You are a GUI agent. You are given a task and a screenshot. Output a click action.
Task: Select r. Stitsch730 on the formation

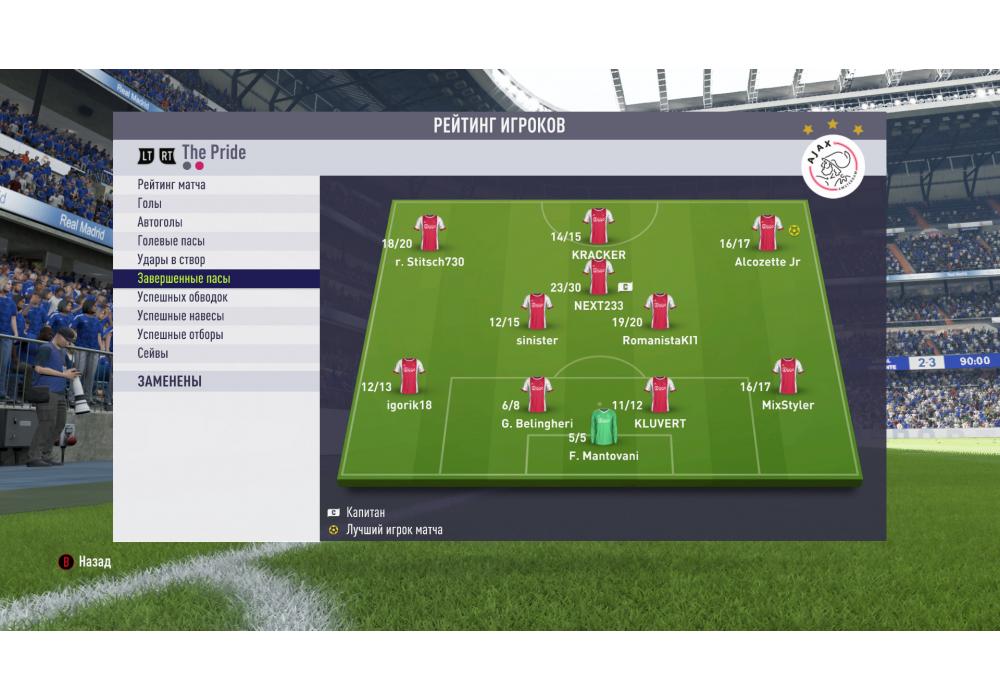(x=430, y=233)
